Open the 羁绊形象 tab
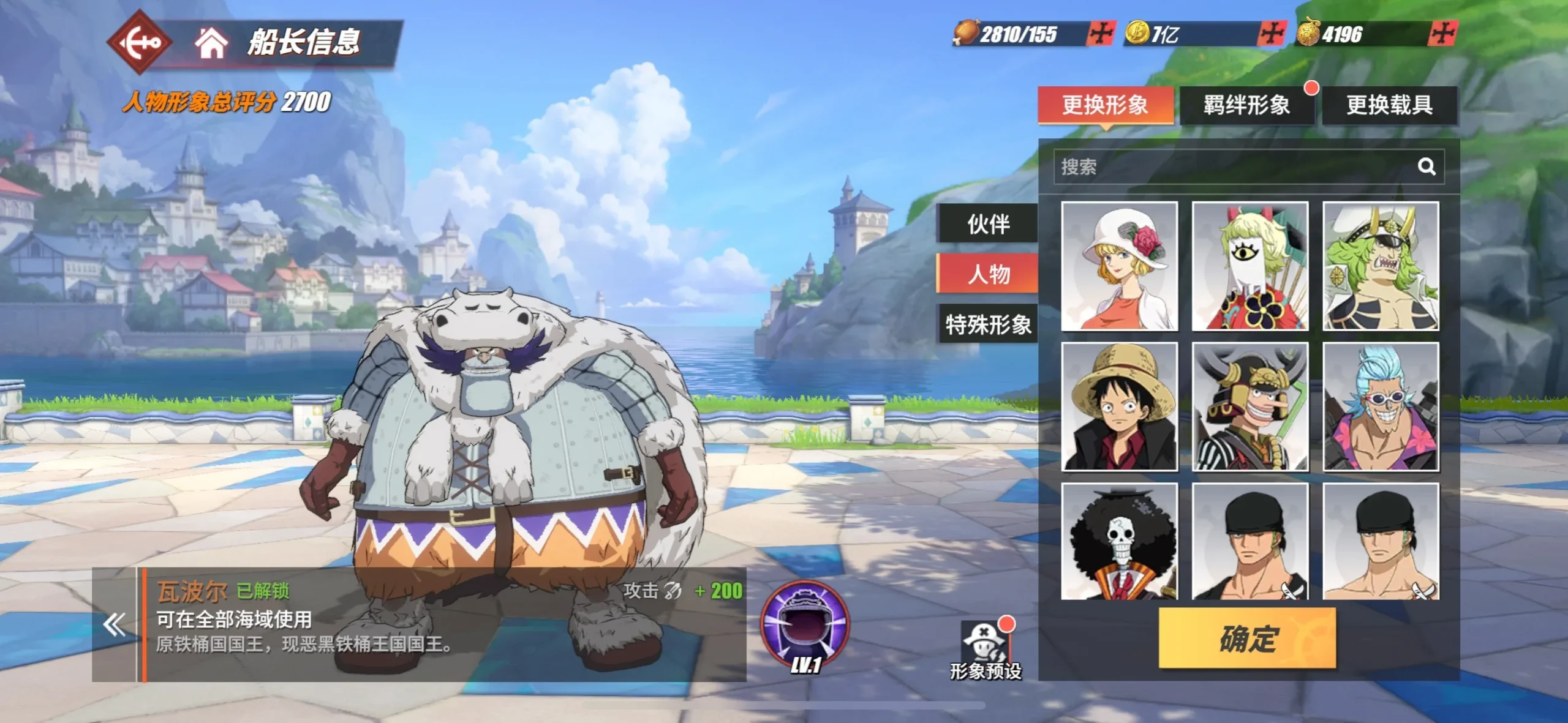The image size is (1568, 723). point(1246,105)
